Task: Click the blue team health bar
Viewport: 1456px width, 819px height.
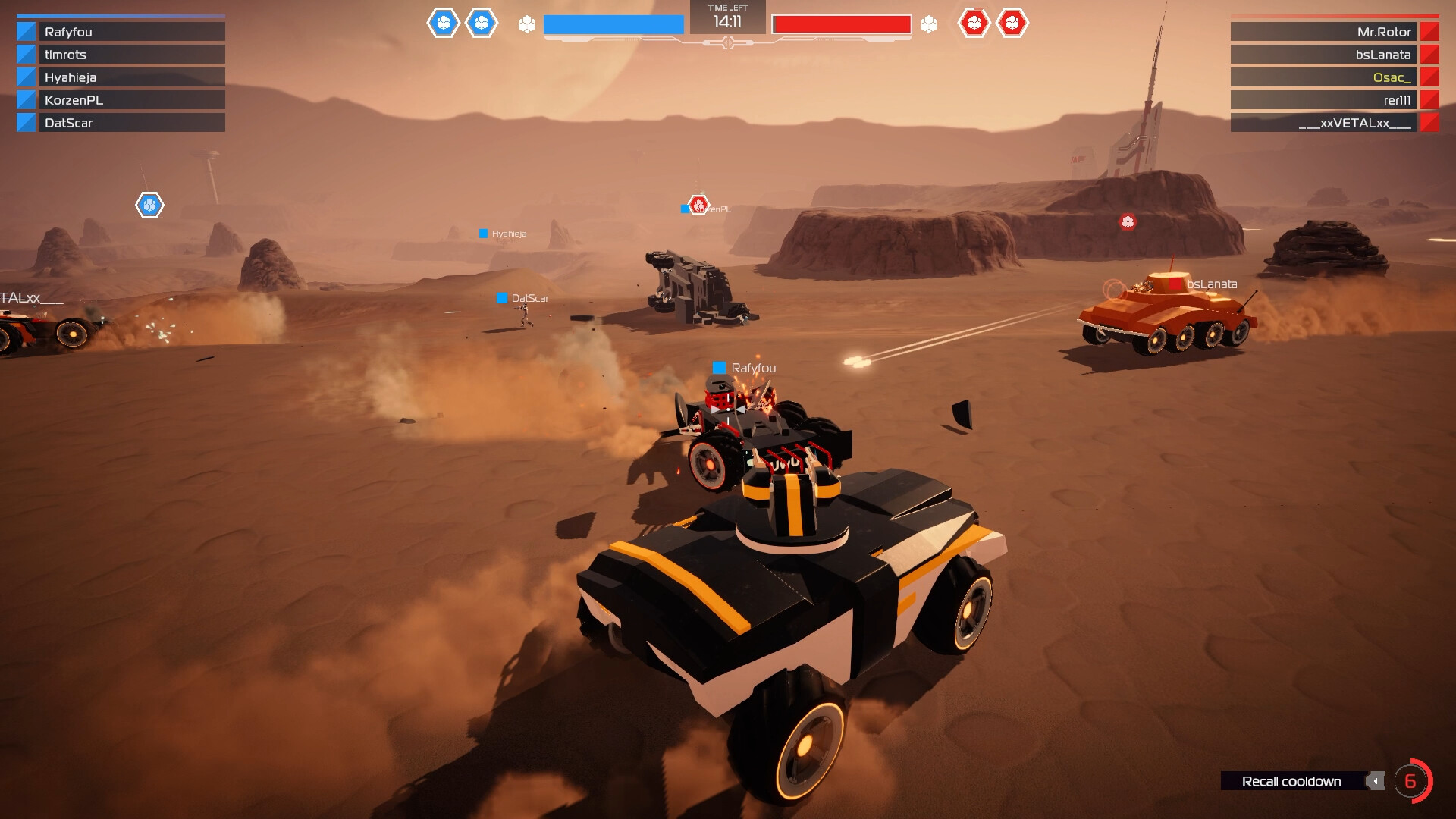Action: (611, 24)
